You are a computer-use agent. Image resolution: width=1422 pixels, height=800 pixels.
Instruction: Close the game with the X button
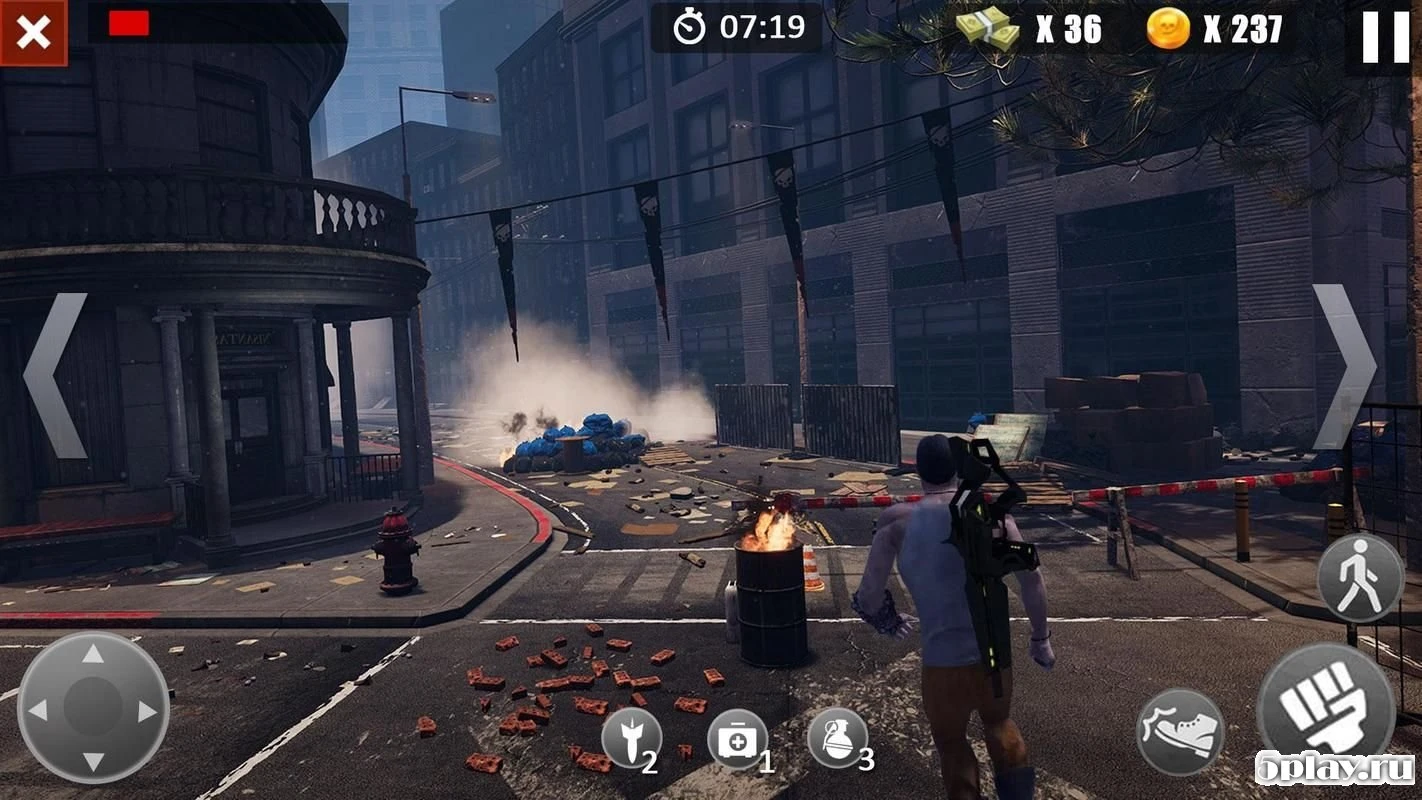pos(33,33)
